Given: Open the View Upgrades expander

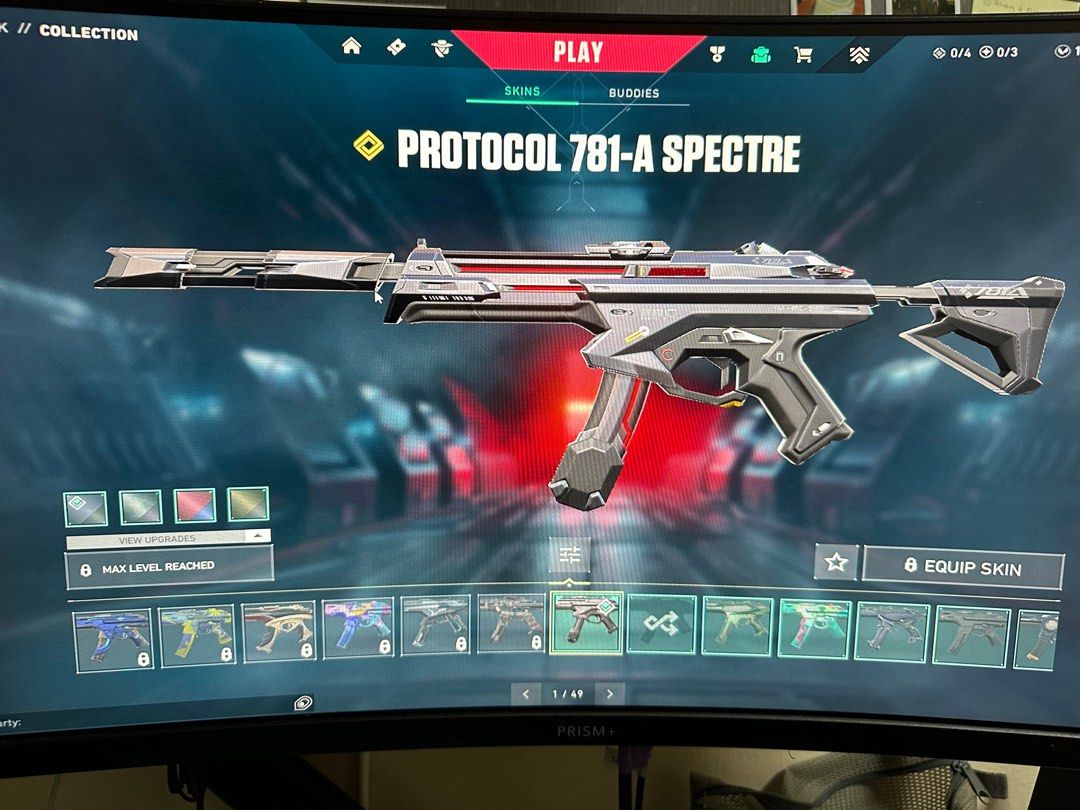Looking at the screenshot, I should pyautogui.click(x=168, y=538).
